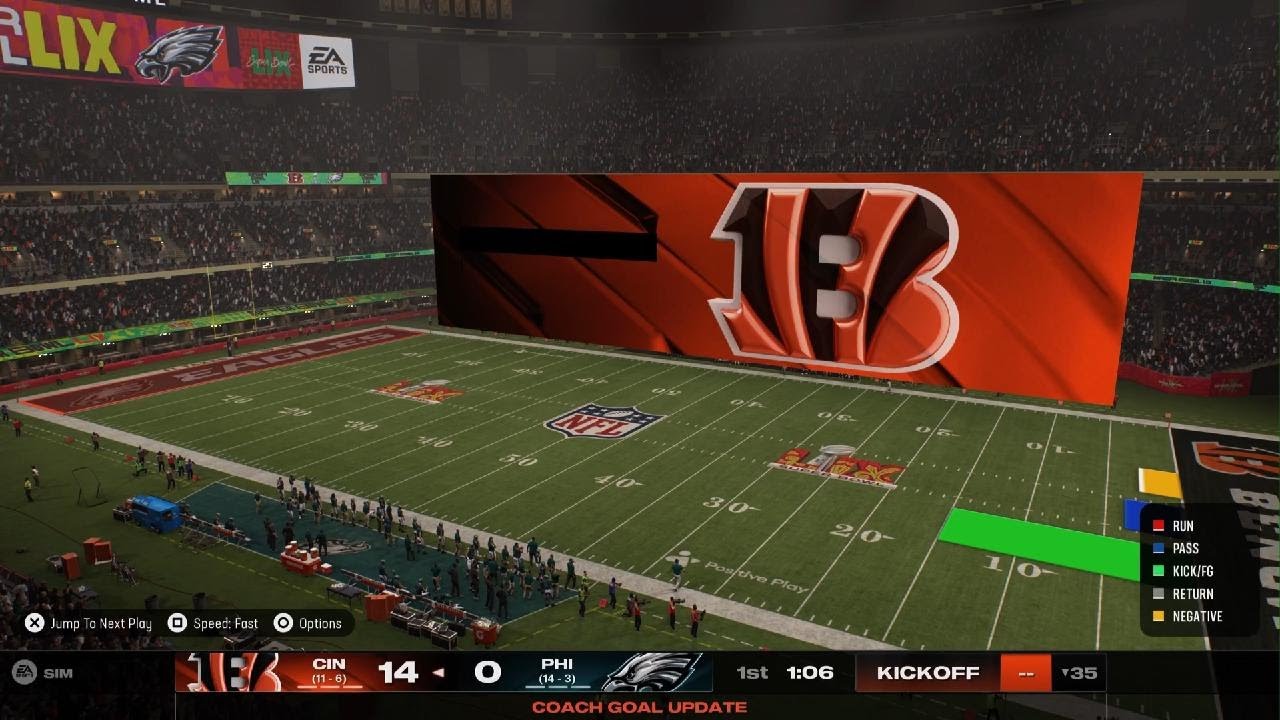Pick the NEGATIVE legend entry
This screenshot has height=720, width=1280.
[x=1196, y=617]
